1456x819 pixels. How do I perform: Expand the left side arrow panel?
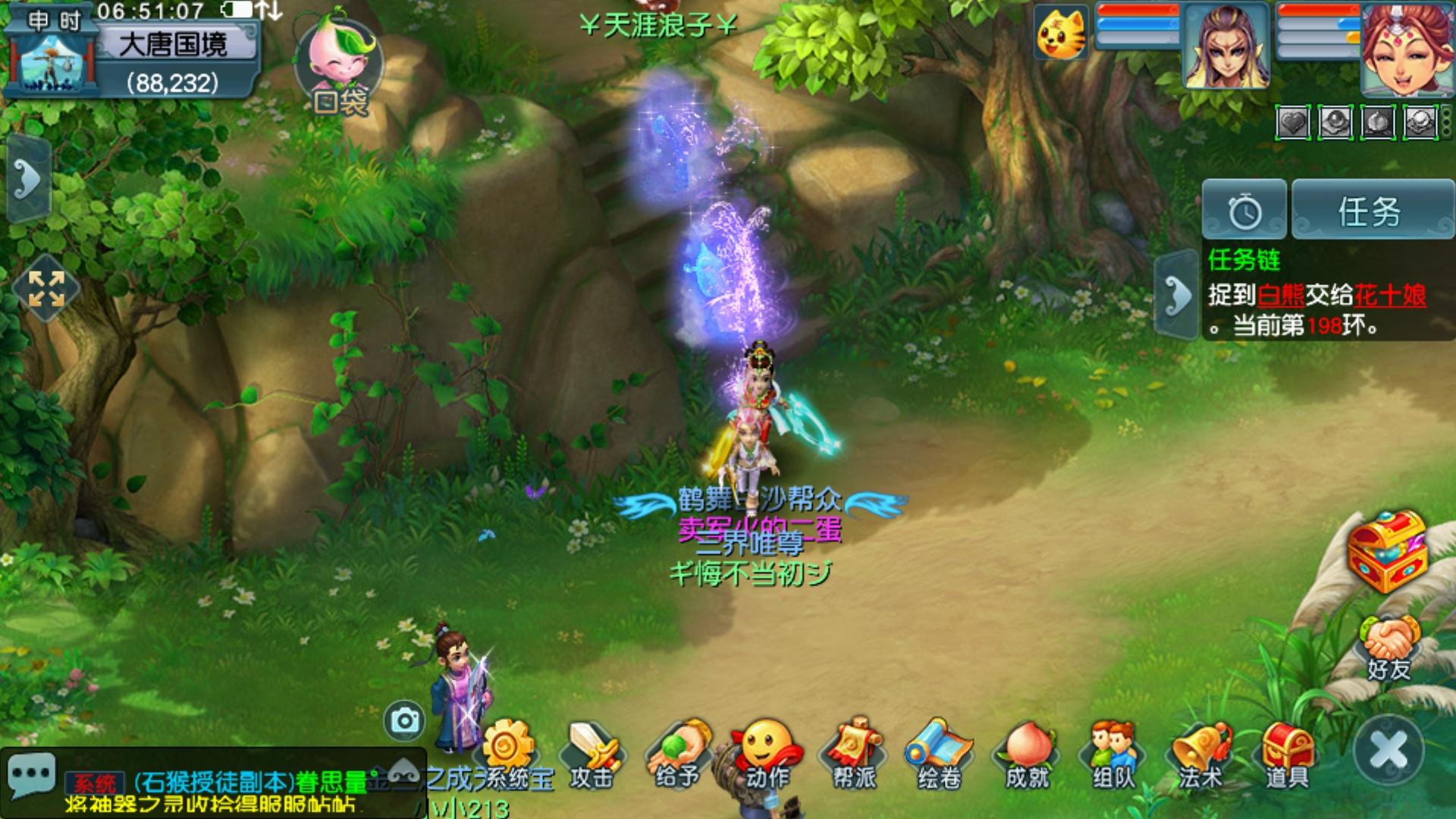coord(28,180)
